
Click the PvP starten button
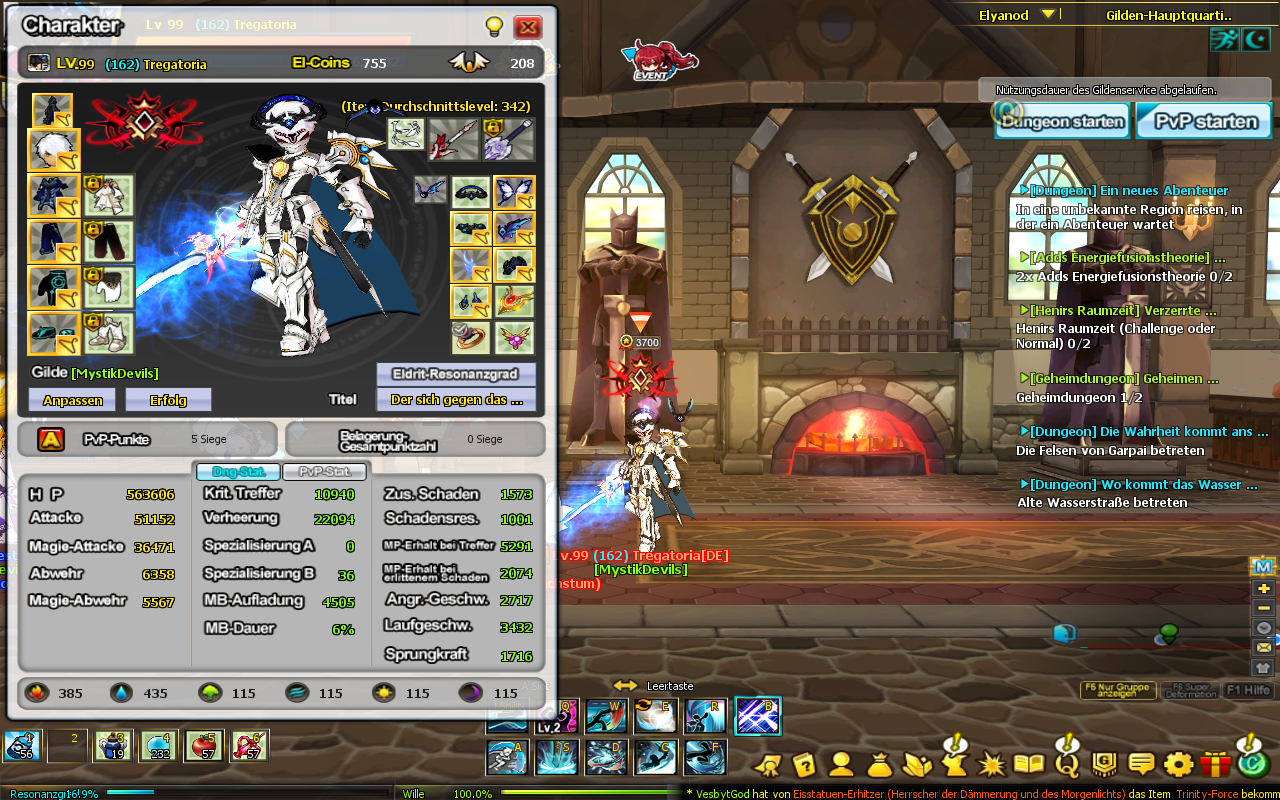pos(1206,122)
